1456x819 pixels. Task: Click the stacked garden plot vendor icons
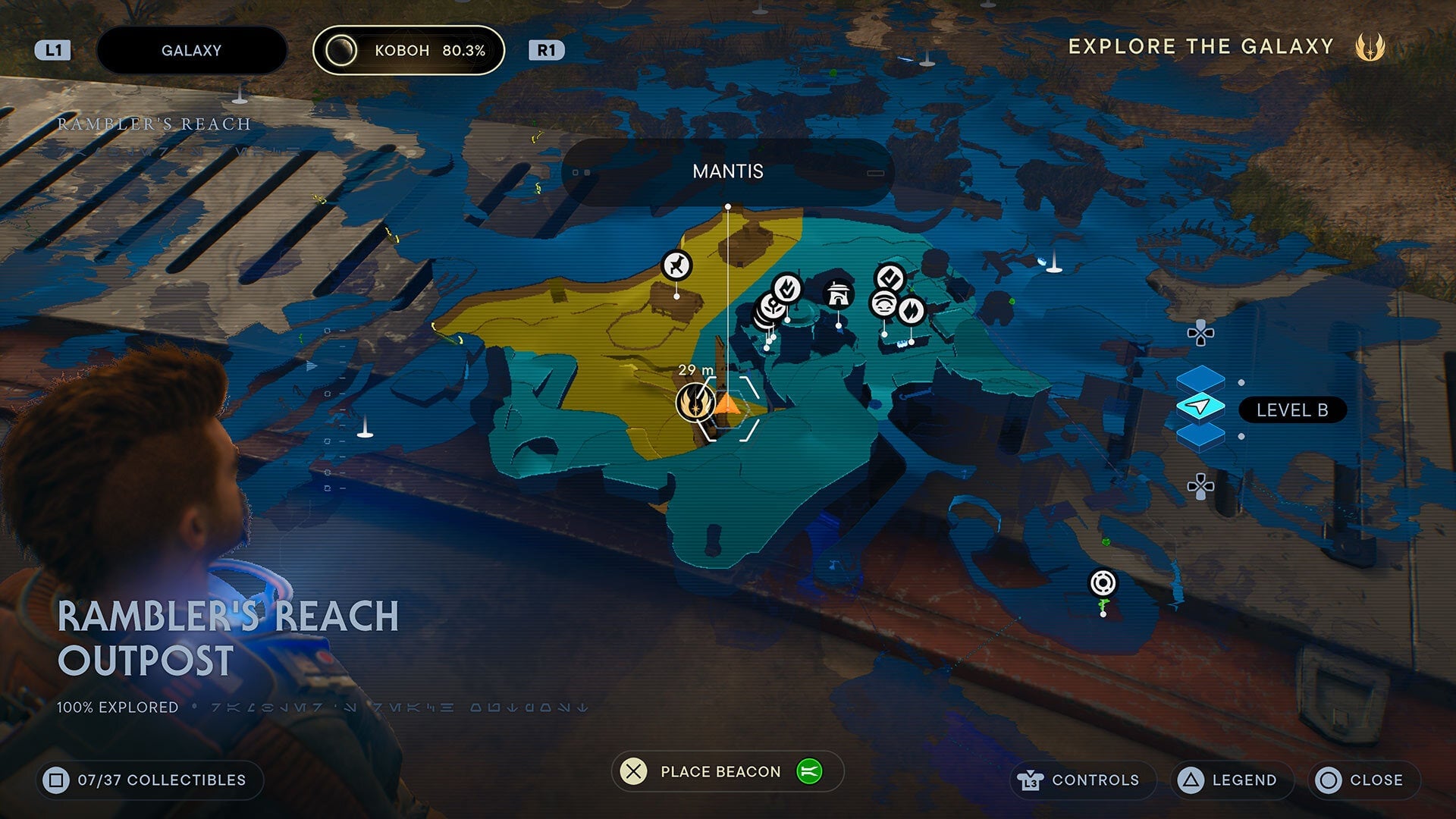[x=771, y=306]
